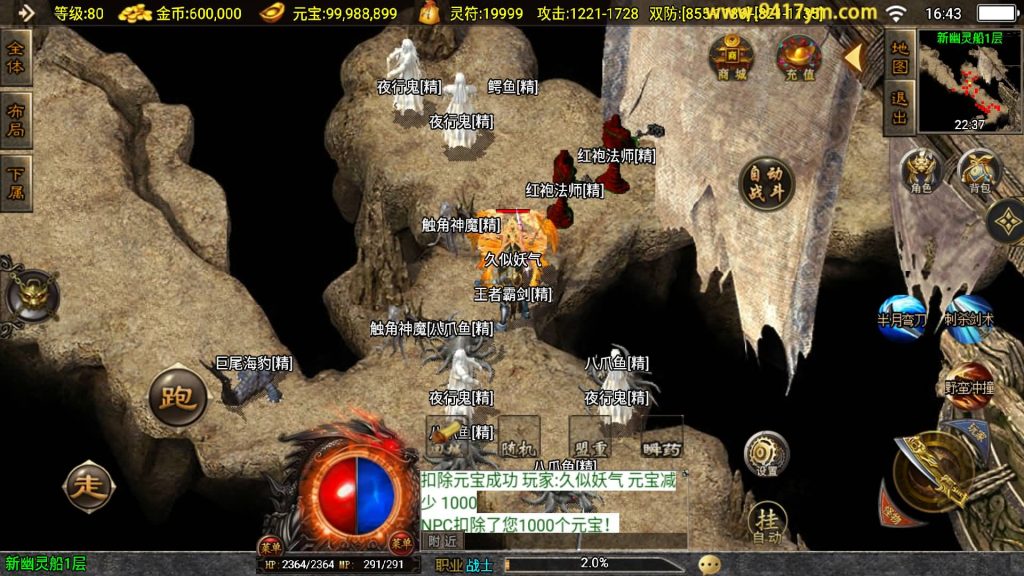Activate the 刺杀剑术 skill
The image size is (1024, 576).
969,315
